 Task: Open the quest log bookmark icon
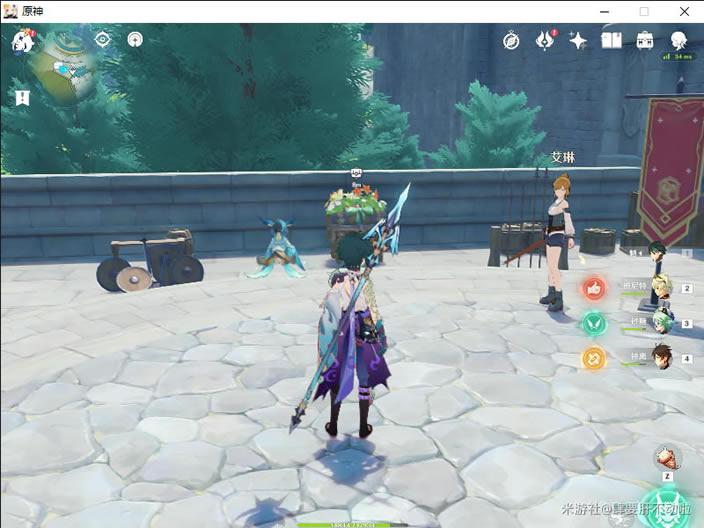[x=23, y=97]
